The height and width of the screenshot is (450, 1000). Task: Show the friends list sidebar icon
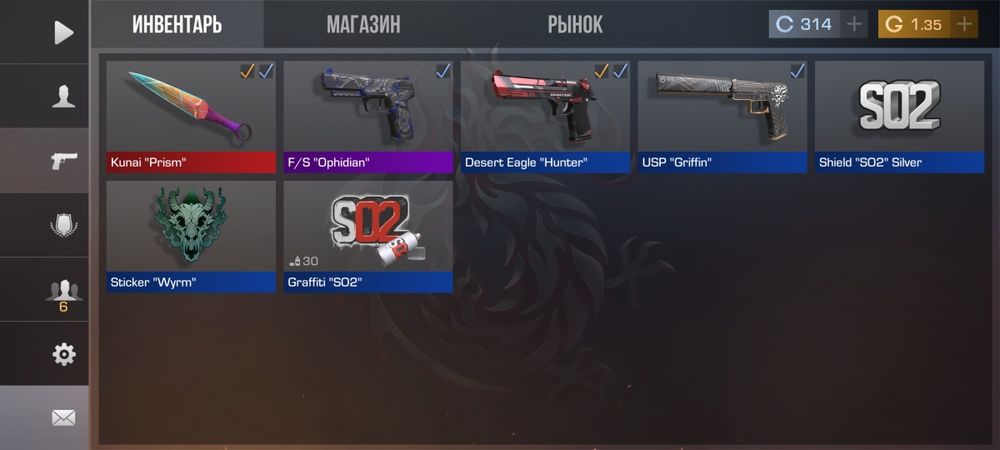coord(63,291)
